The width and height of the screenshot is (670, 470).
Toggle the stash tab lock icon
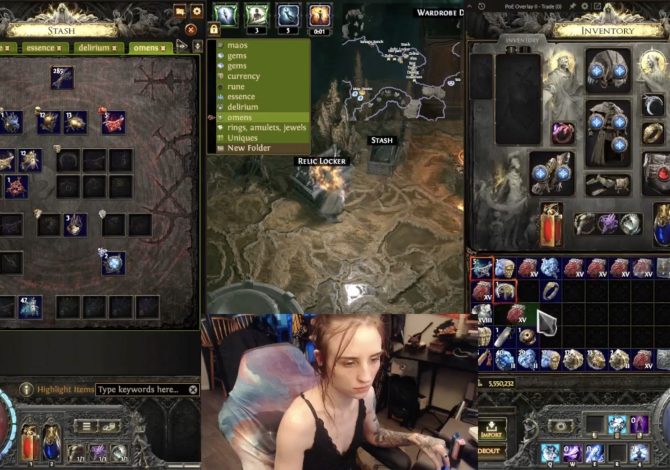pos(214,30)
